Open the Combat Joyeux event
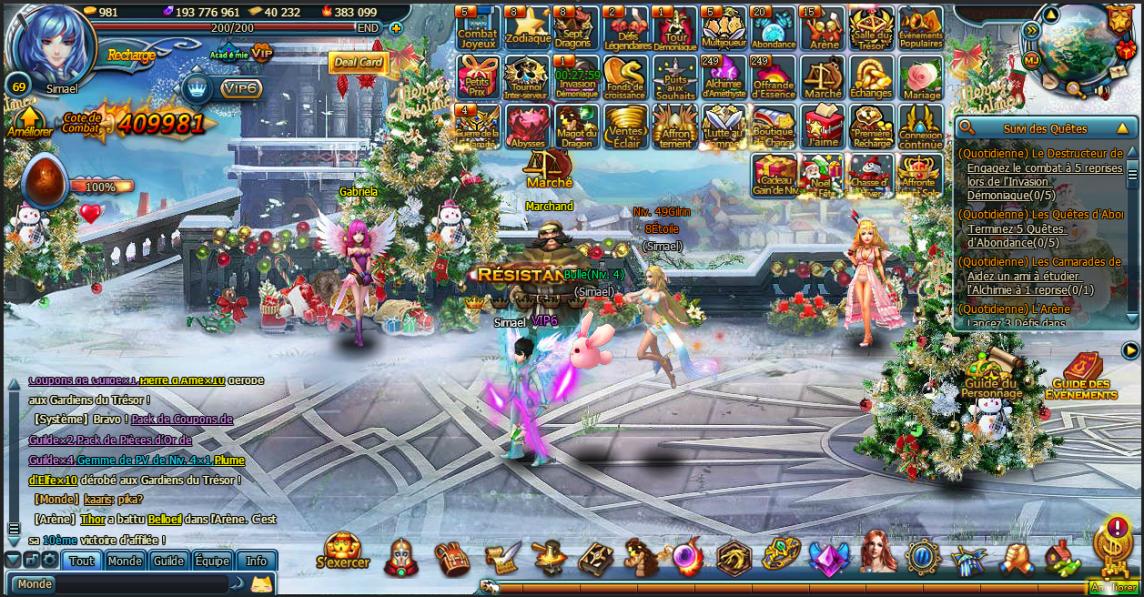This screenshot has width=1144, height=597. pyautogui.click(x=478, y=27)
